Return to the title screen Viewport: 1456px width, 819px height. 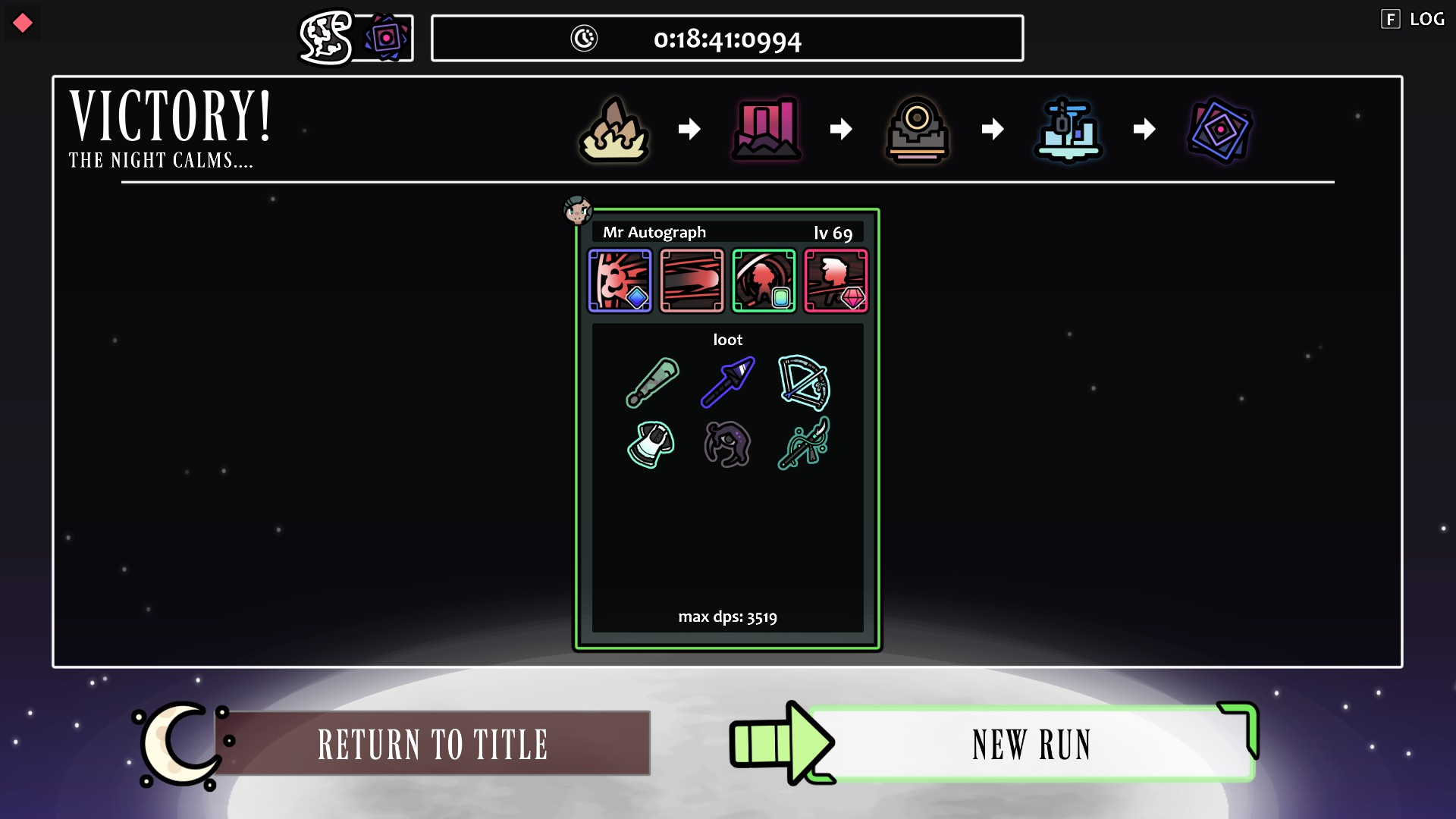(433, 743)
